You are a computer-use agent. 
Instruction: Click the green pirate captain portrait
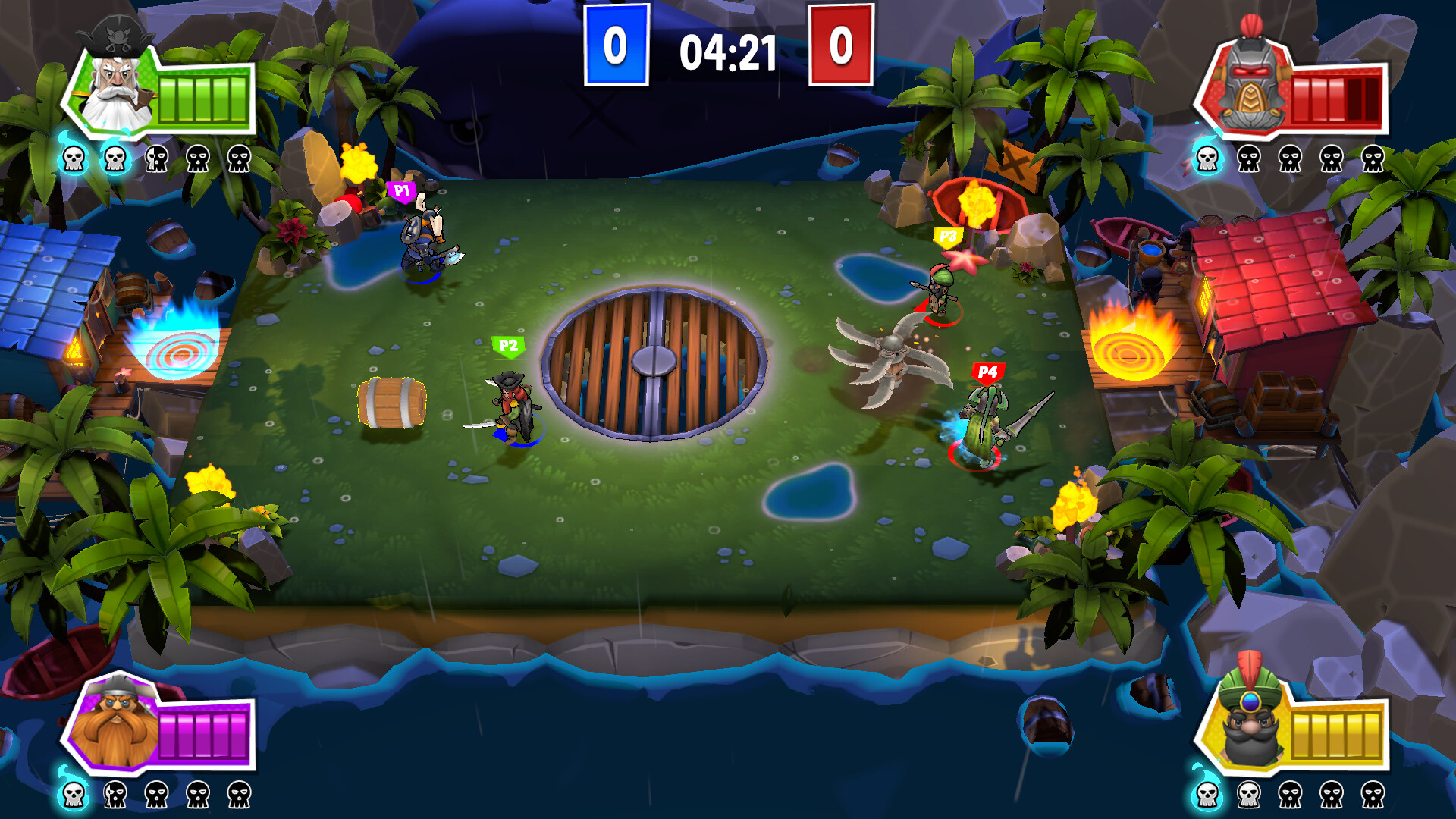(x=114, y=91)
